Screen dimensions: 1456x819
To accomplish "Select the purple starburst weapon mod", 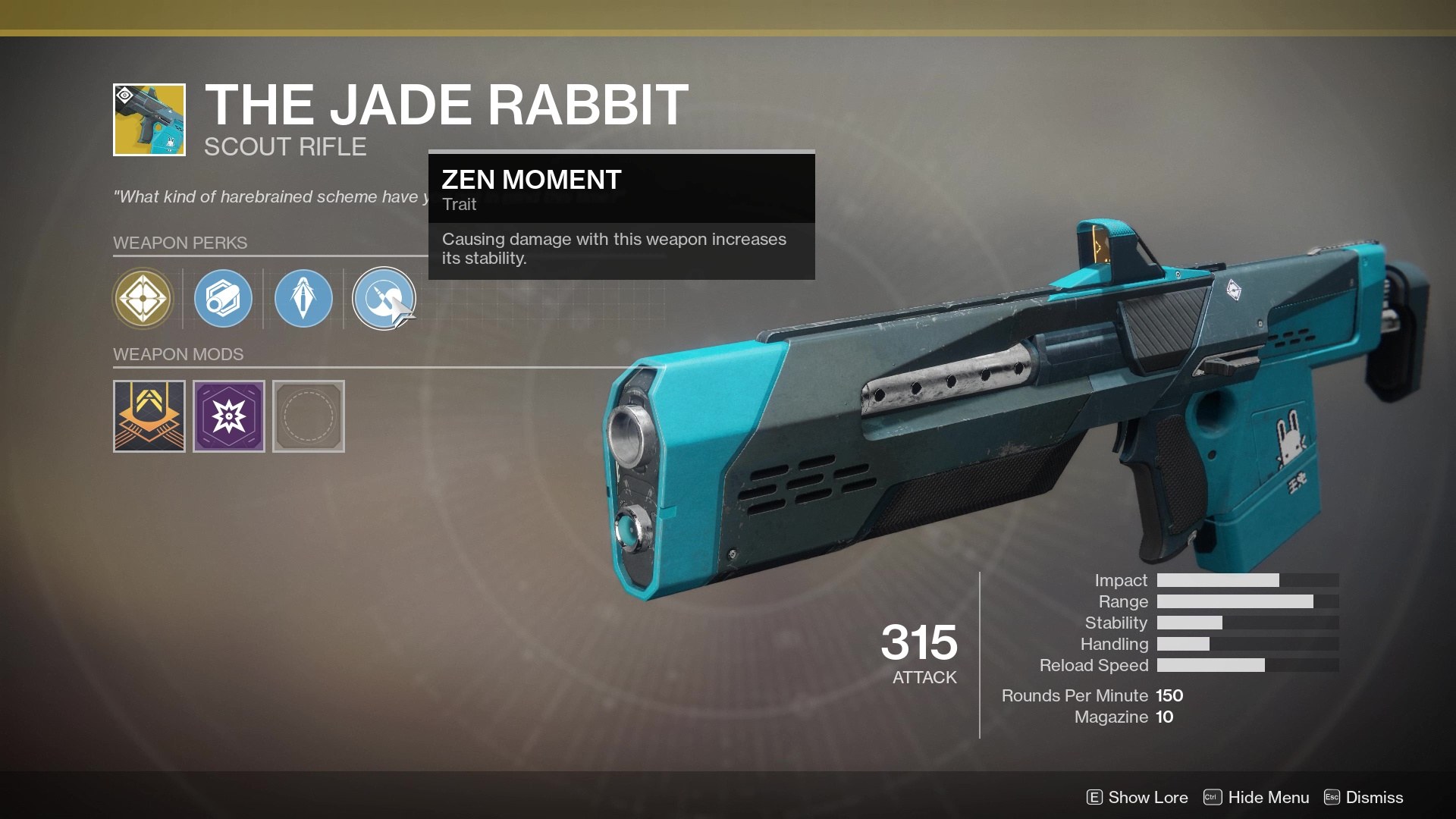I will click(x=229, y=416).
